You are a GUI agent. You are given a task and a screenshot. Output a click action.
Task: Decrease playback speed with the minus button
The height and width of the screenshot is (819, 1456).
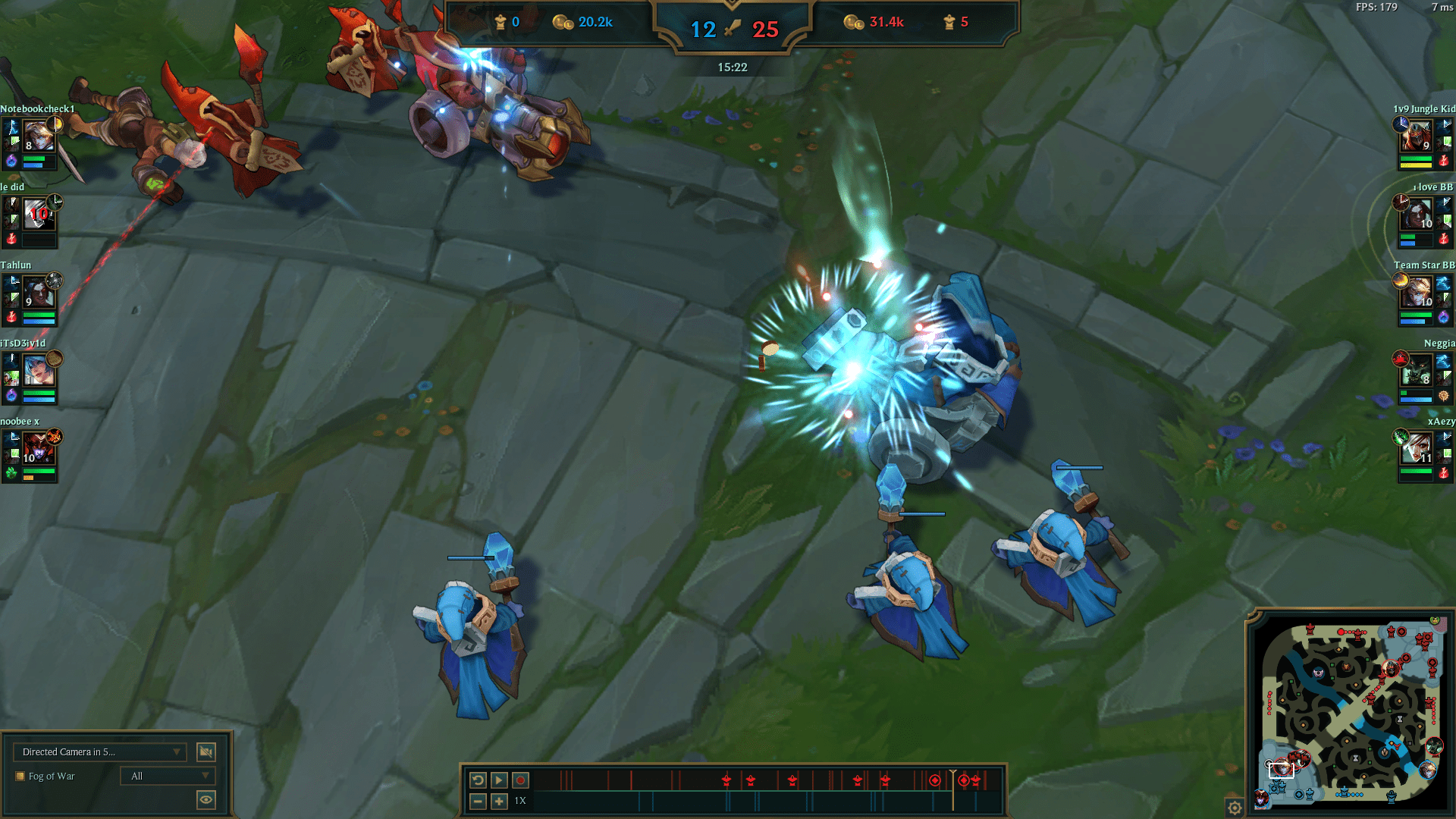tap(477, 800)
